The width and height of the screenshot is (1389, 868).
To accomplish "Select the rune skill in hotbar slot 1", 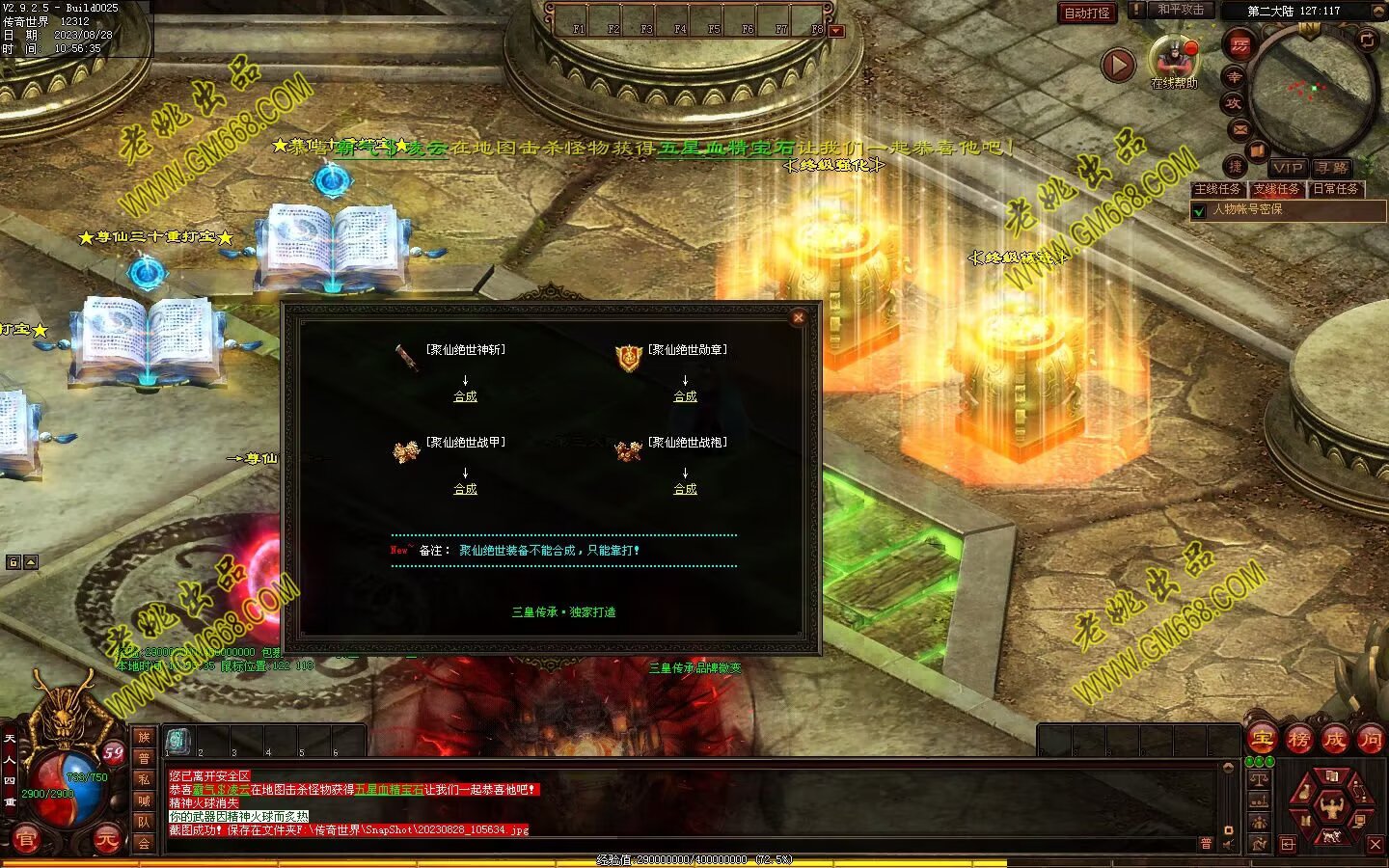I will [x=177, y=740].
